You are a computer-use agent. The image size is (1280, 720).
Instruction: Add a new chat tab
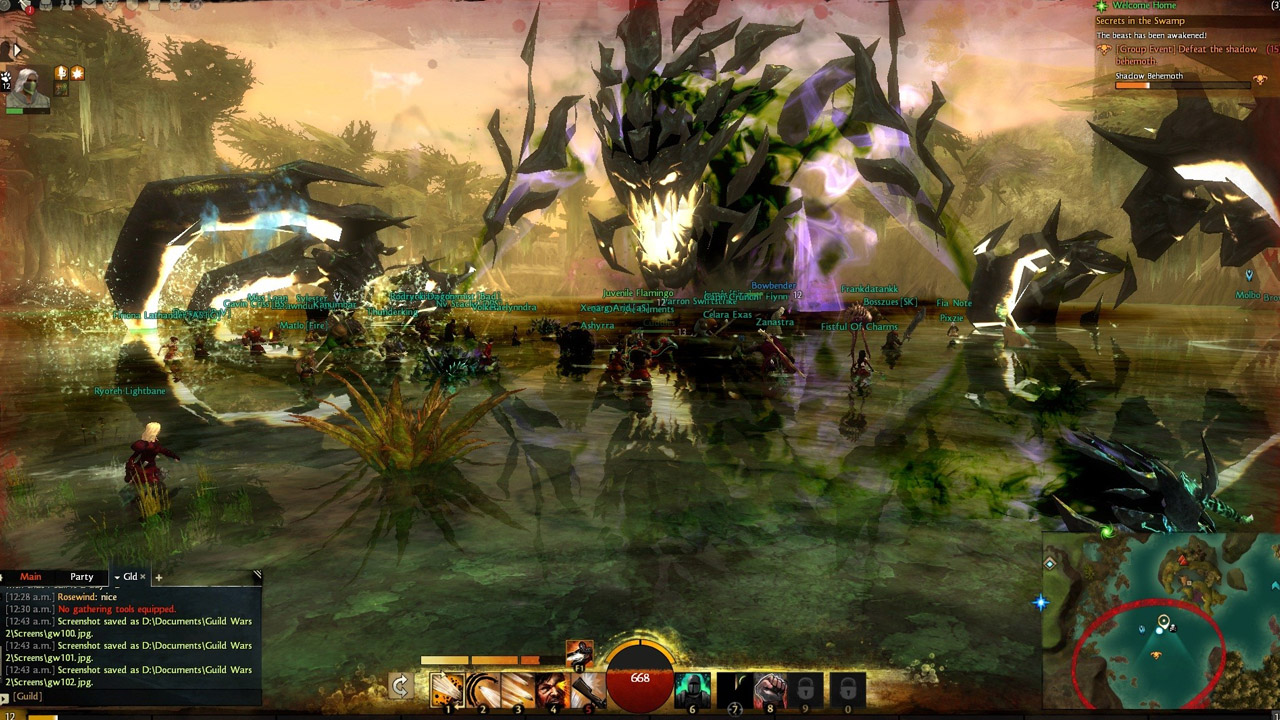pyautogui.click(x=158, y=577)
